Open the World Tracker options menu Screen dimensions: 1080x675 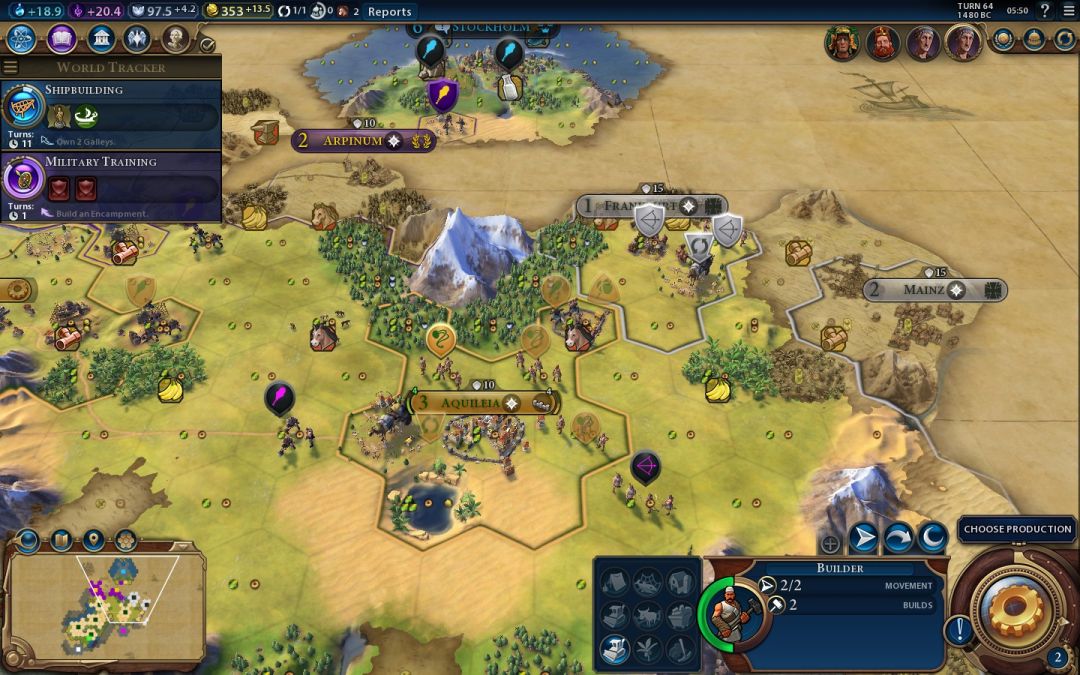click(x=11, y=68)
